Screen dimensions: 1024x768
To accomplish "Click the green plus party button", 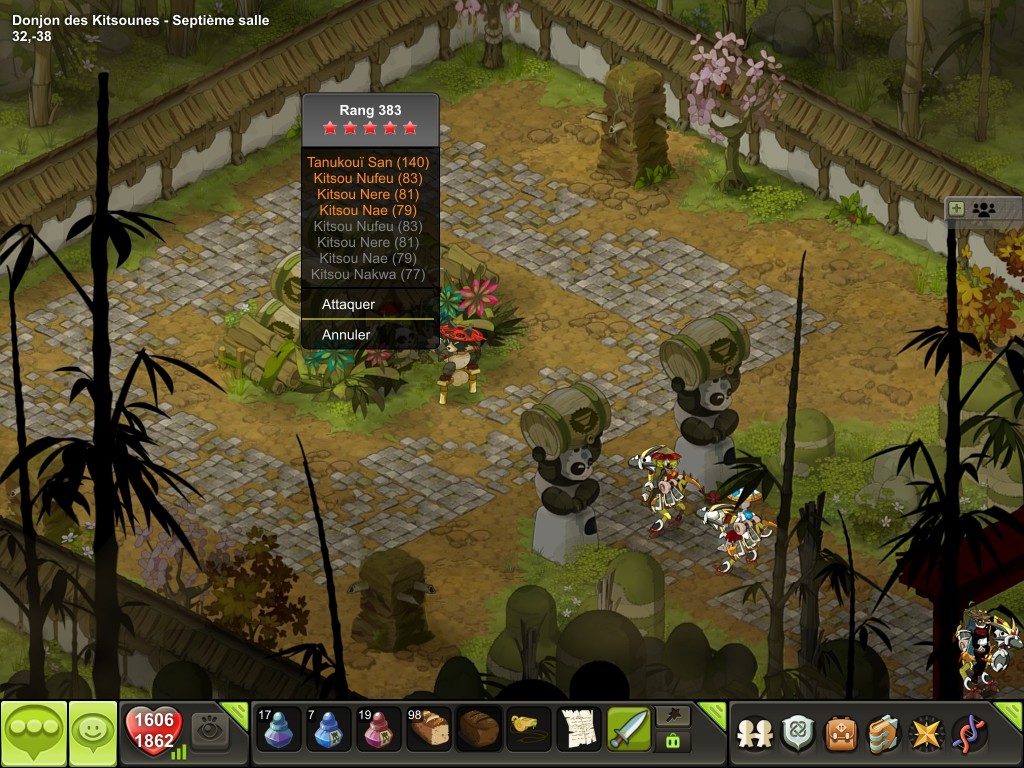I will click(x=957, y=209).
